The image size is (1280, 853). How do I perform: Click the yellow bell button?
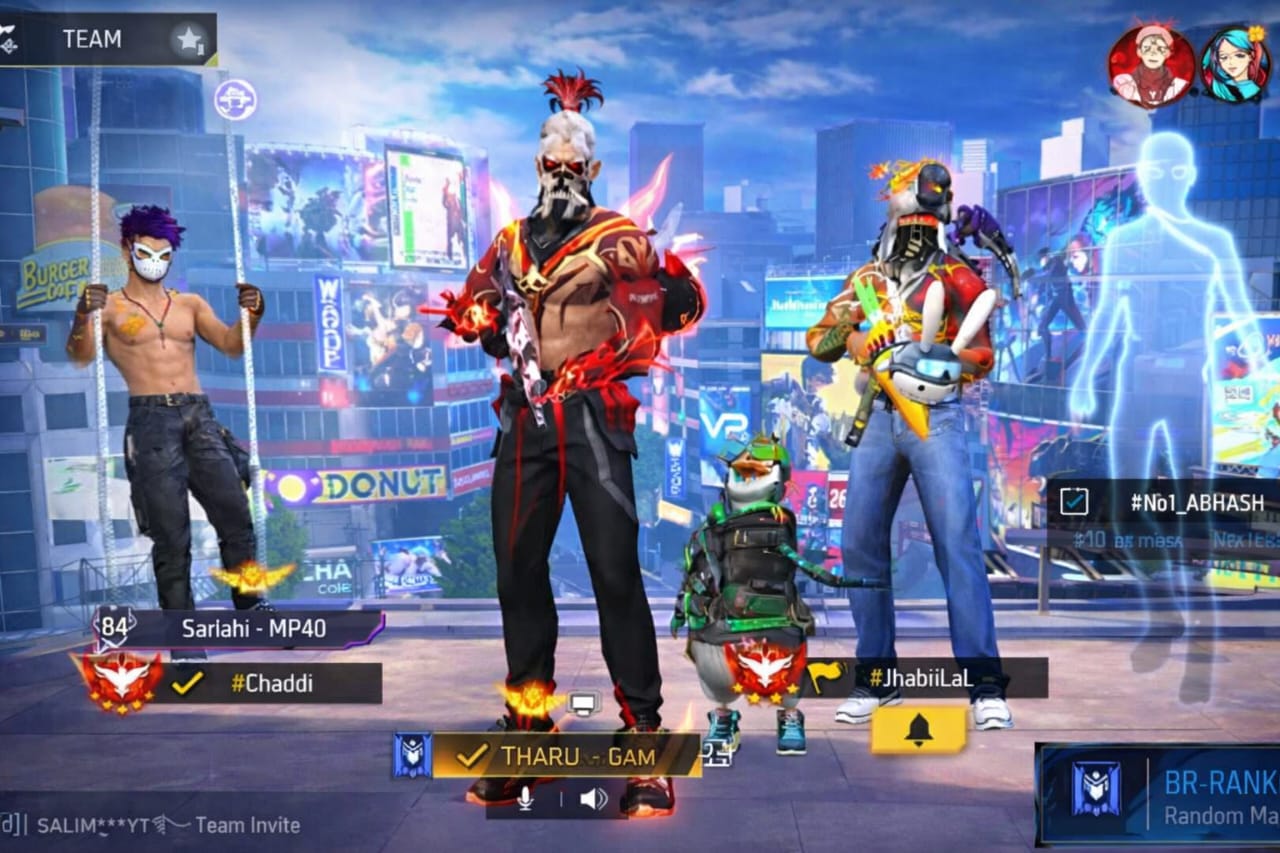[x=918, y=731]
